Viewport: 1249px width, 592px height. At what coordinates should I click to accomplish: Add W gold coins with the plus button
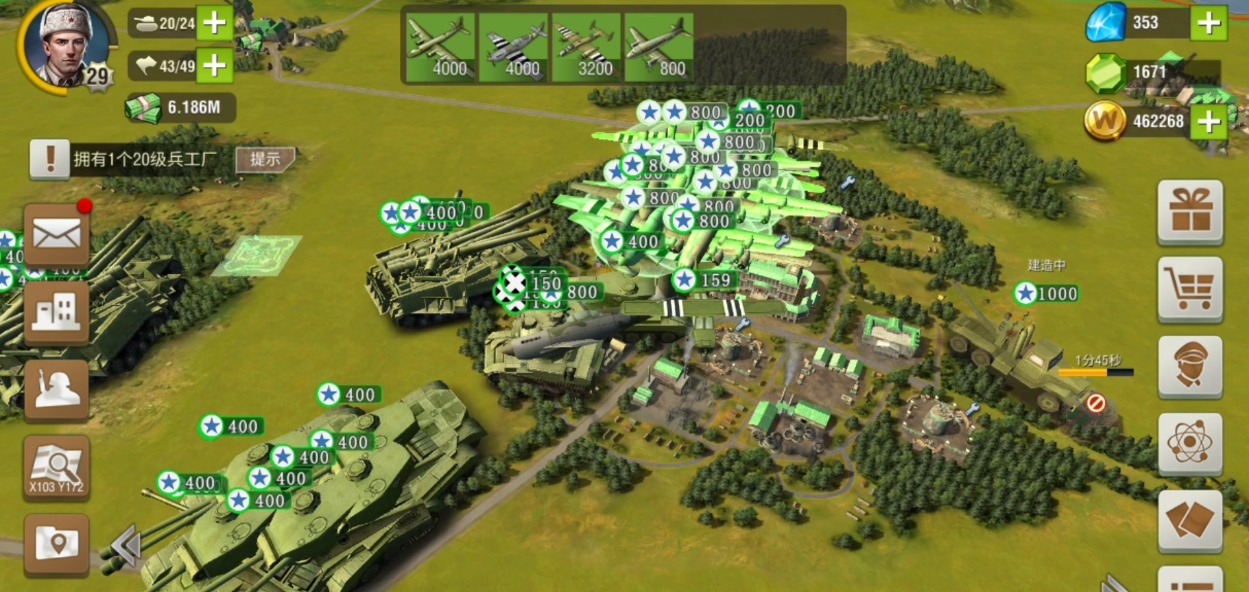[1208, 122]
